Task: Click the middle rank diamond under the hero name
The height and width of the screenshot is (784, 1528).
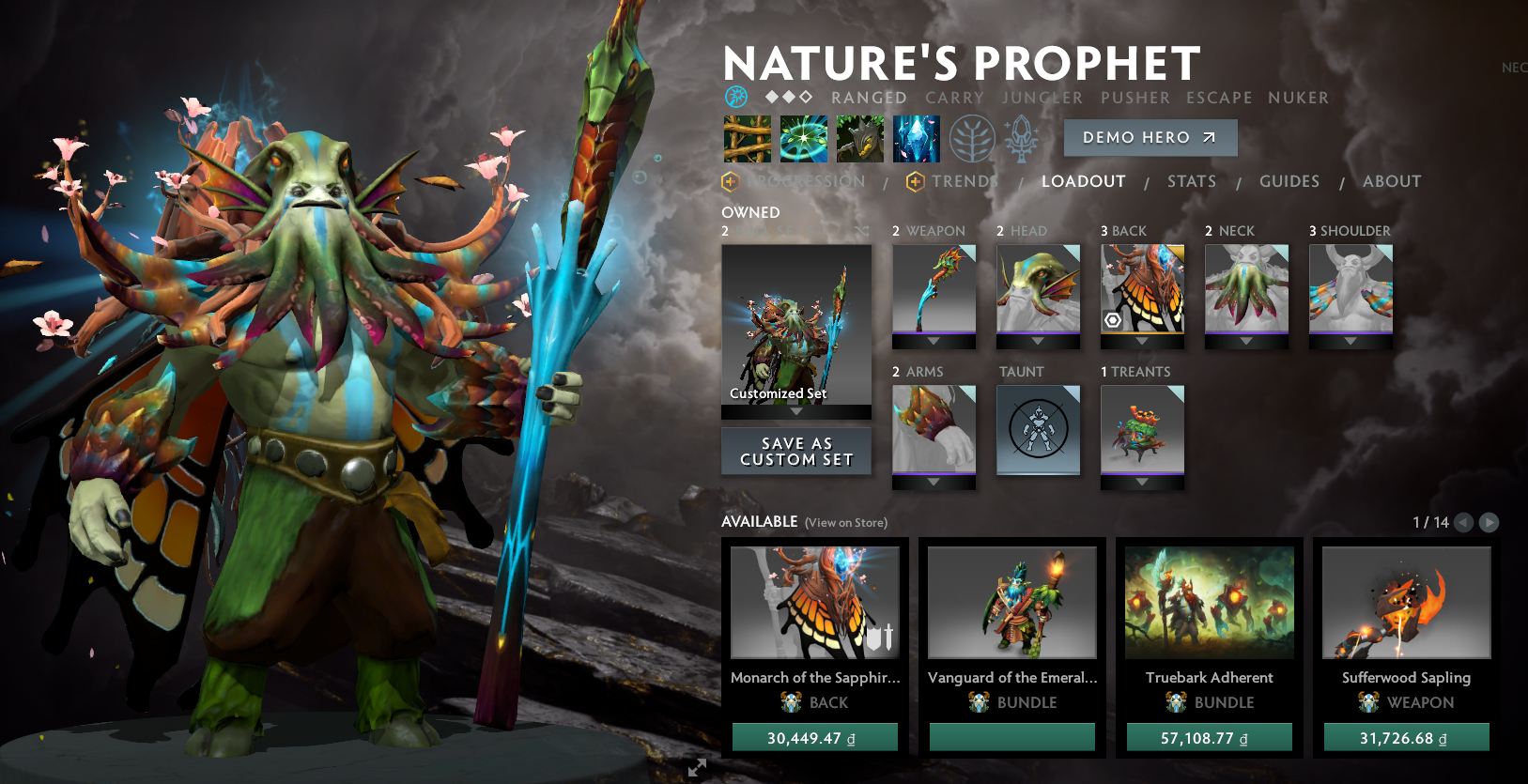Action: (790, 97)
